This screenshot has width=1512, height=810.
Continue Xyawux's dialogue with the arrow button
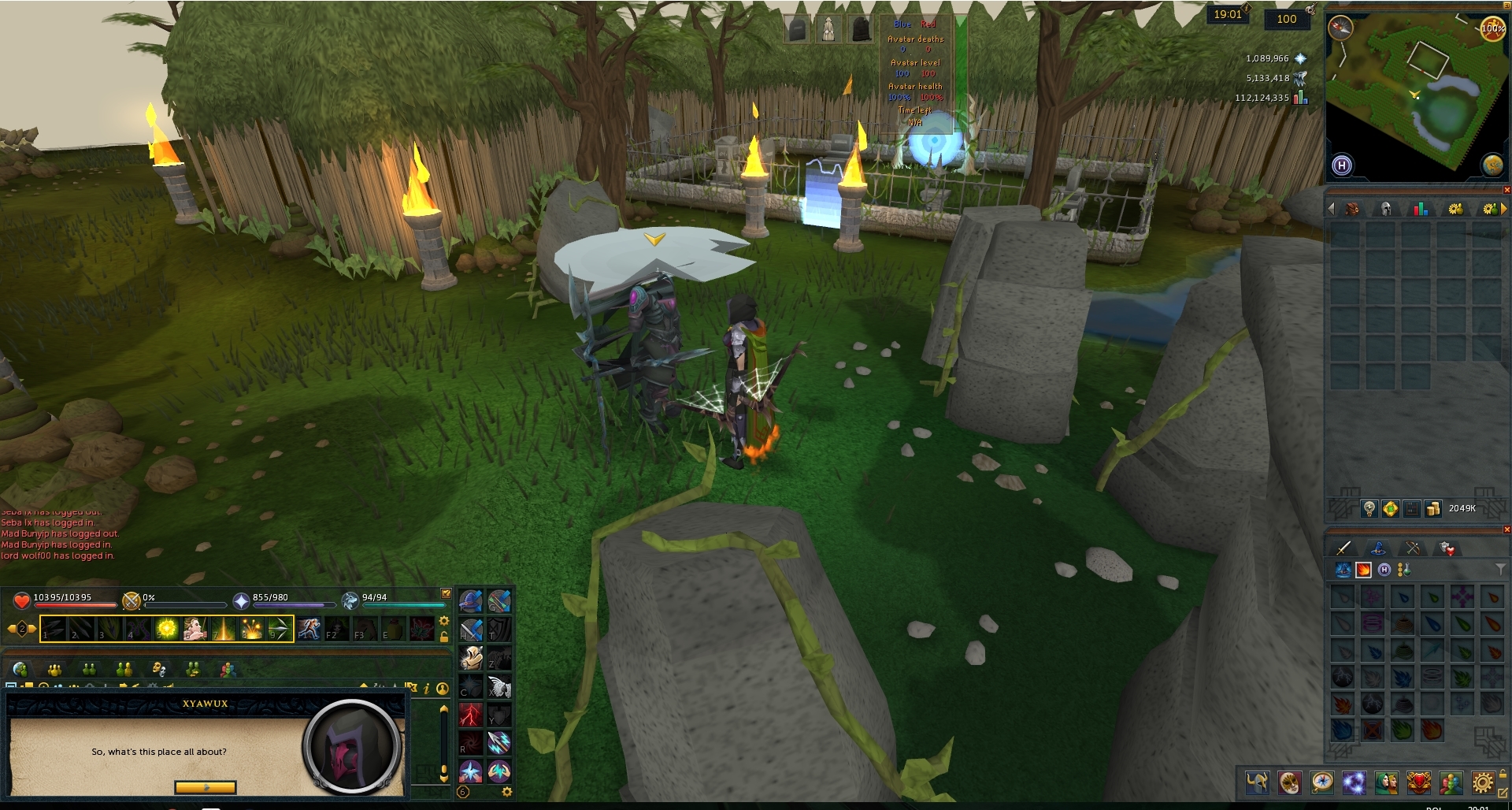(205, 786)
